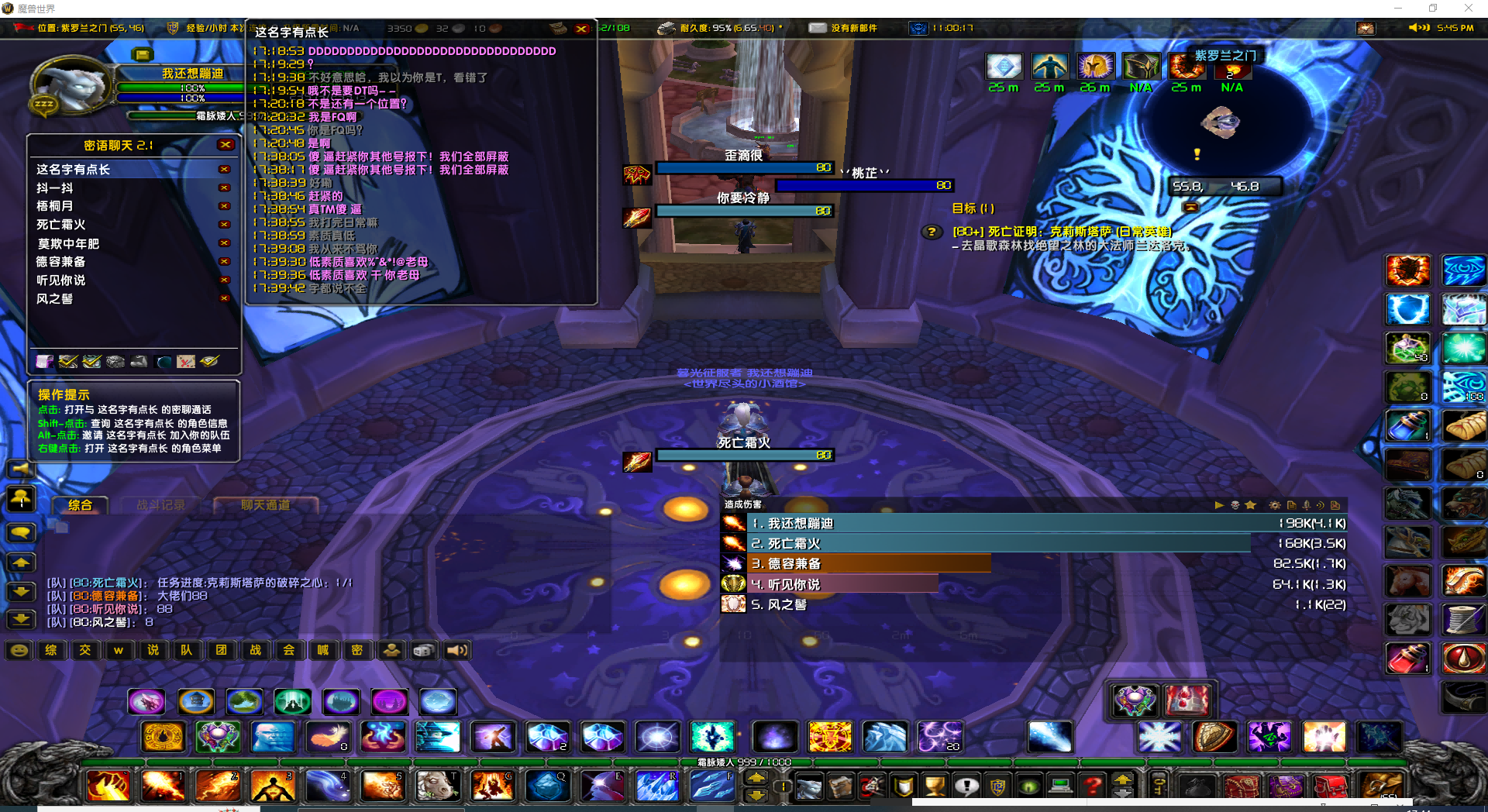Click the 德容兼备 damage meter bar

pos(868,564)
